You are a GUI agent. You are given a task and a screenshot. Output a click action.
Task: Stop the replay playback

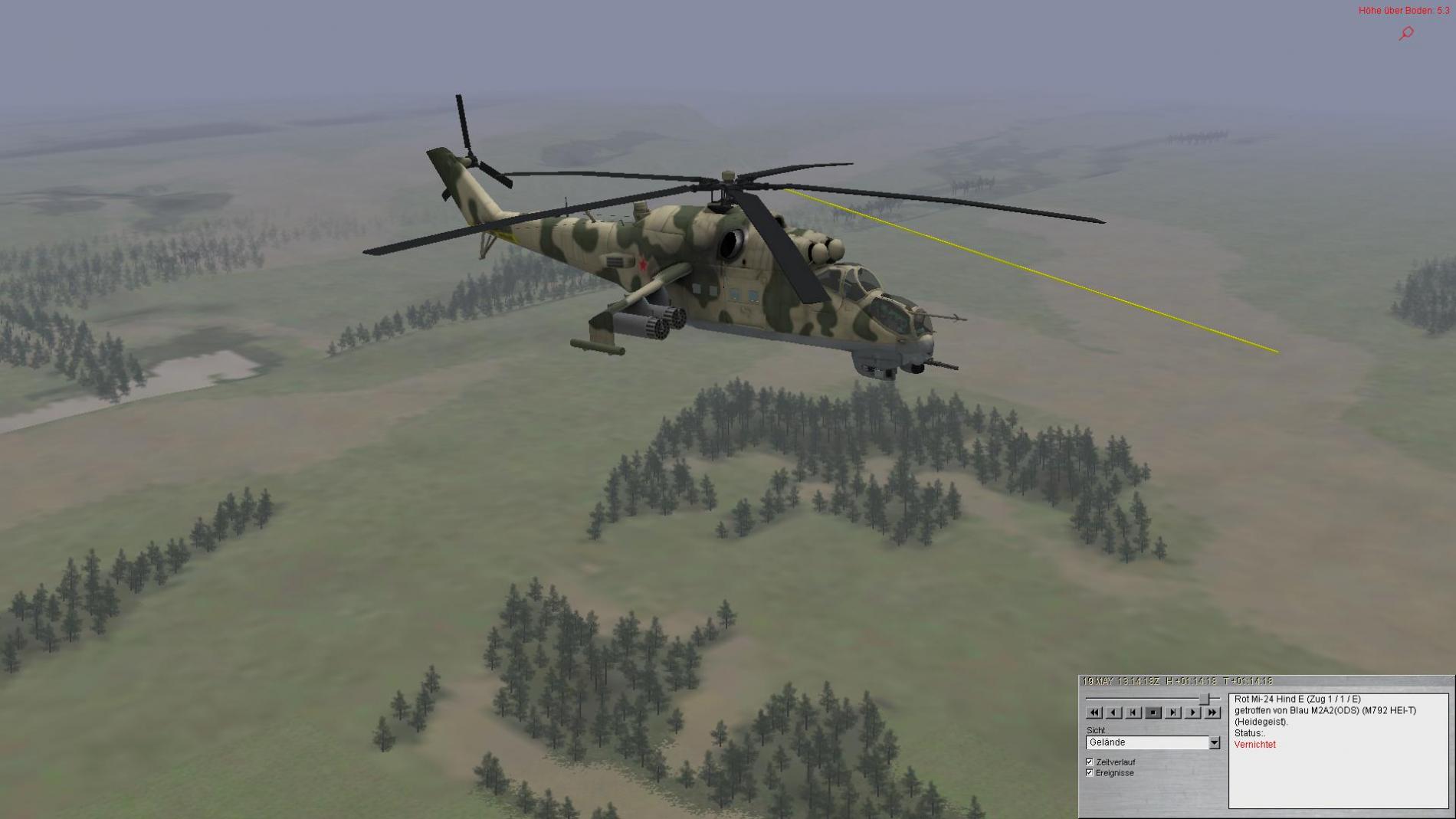click(1153, 713)
